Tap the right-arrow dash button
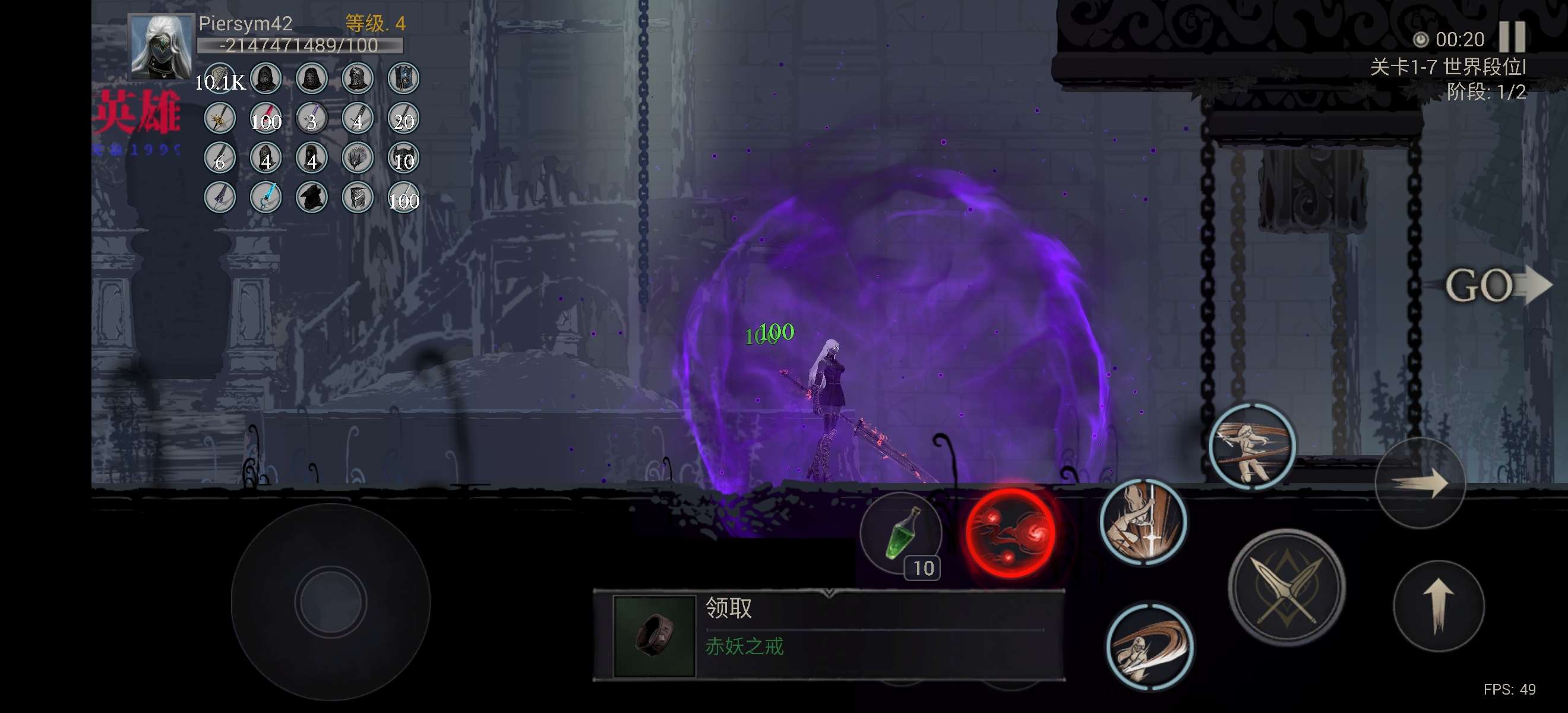This screenshot has height=713, width=1568. (1420, 484)
